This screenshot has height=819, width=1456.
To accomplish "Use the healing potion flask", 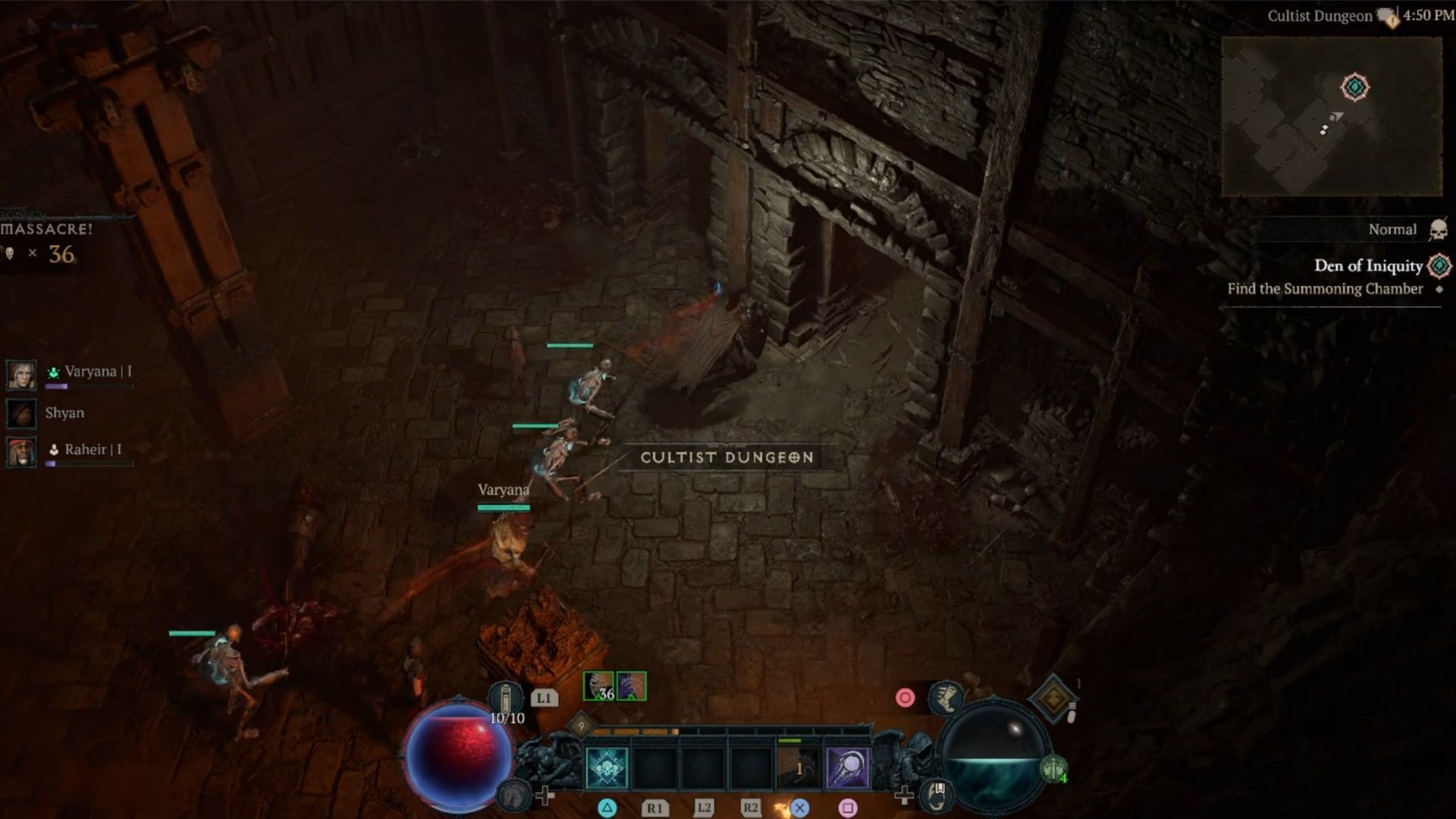I will [506, 698].
